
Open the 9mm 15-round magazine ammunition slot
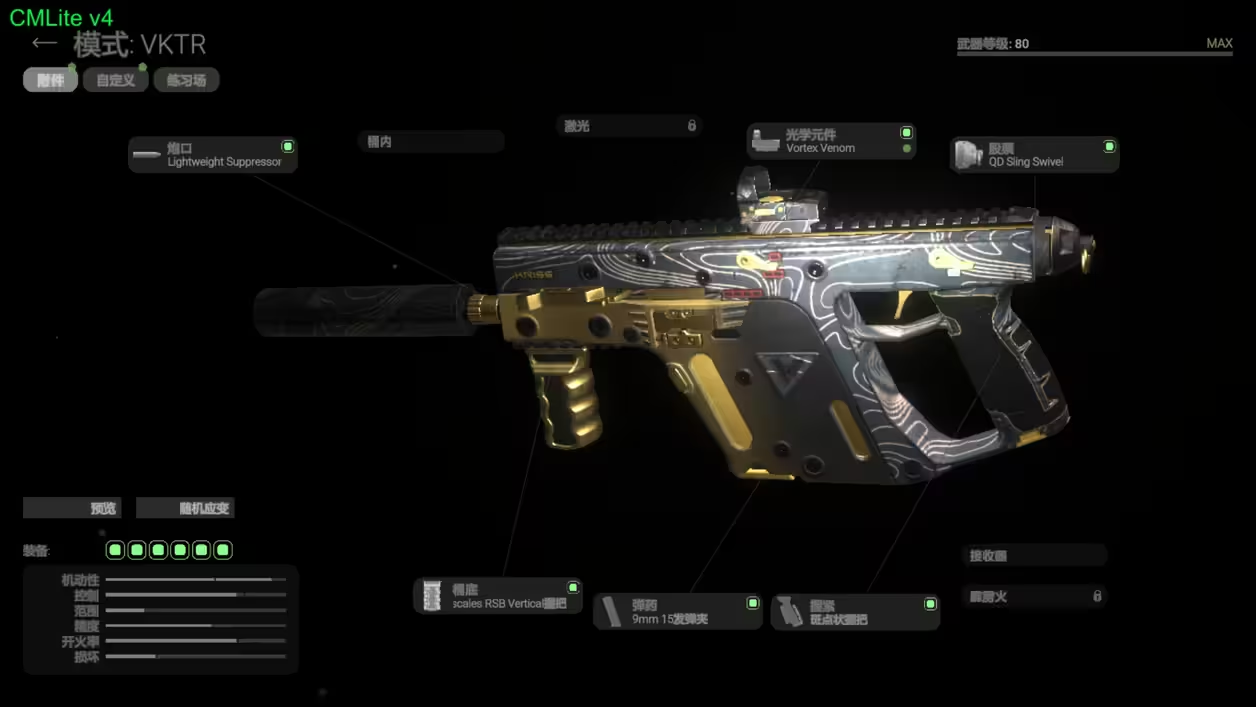pos(678,612)
